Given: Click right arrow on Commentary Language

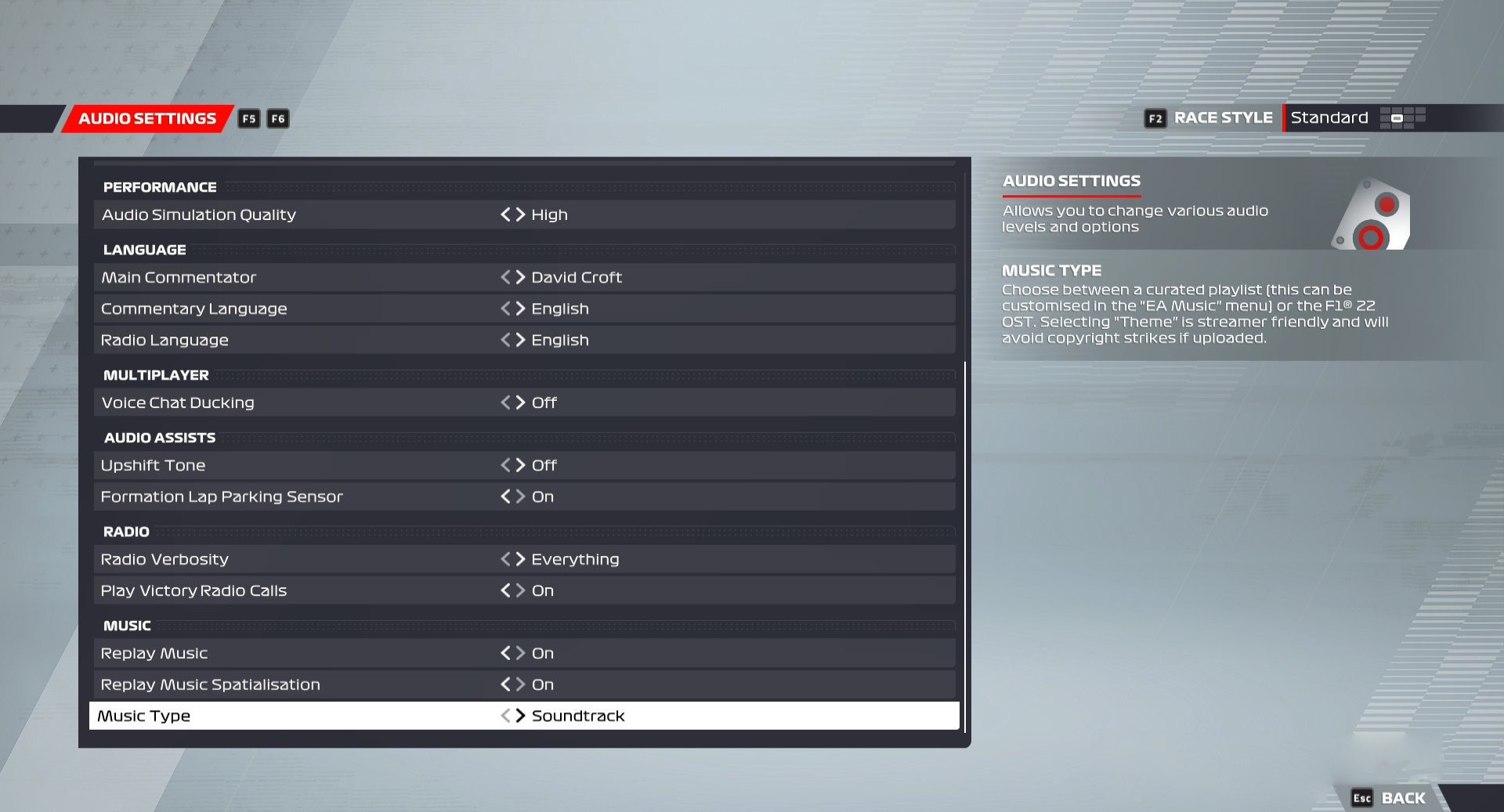Looking at the screenshot, I should tap(519, 309).
